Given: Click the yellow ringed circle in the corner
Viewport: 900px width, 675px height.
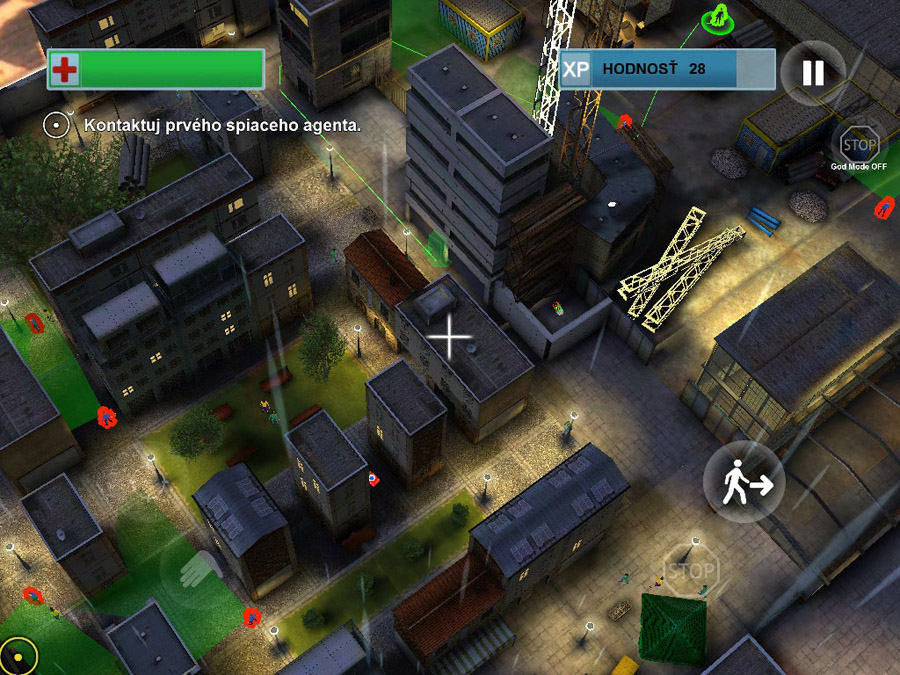Looking at the screenshot, I should point(18,655).
